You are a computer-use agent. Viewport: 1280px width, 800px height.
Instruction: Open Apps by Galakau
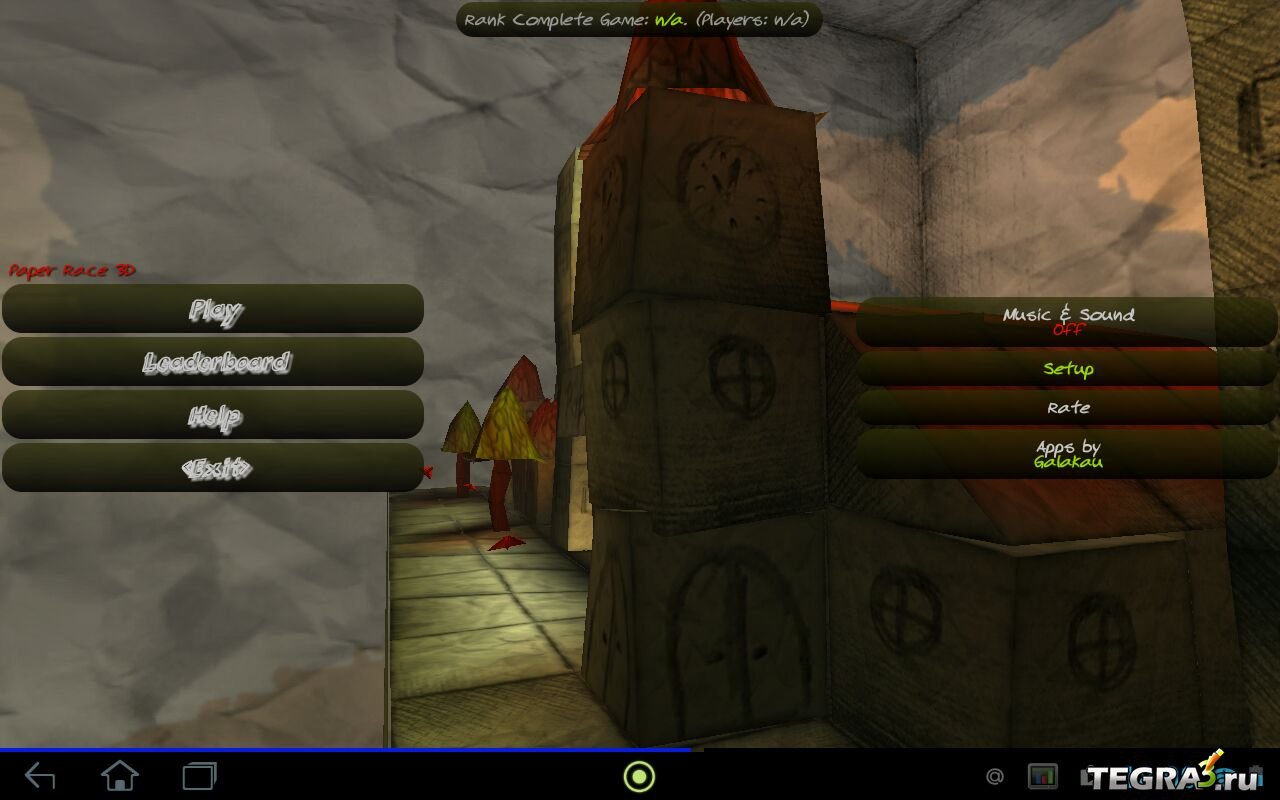[x=1067, y=454]
